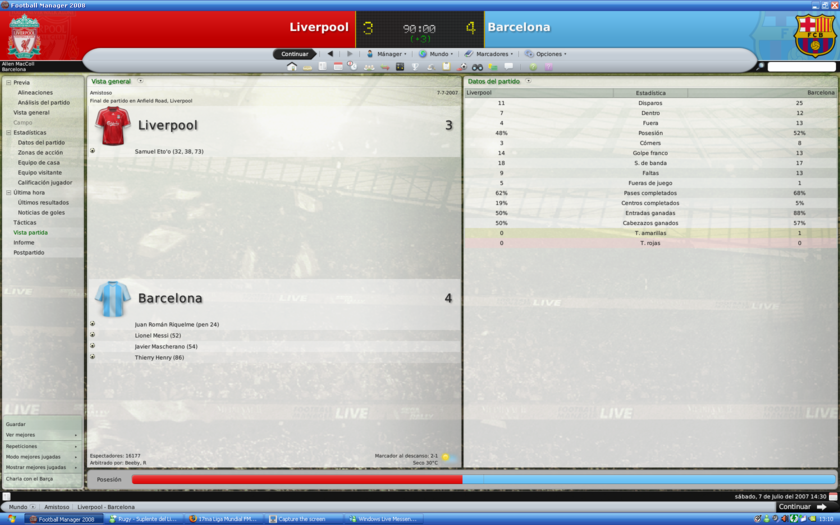Open Equipo visitante stats

(x=40, y=173)
